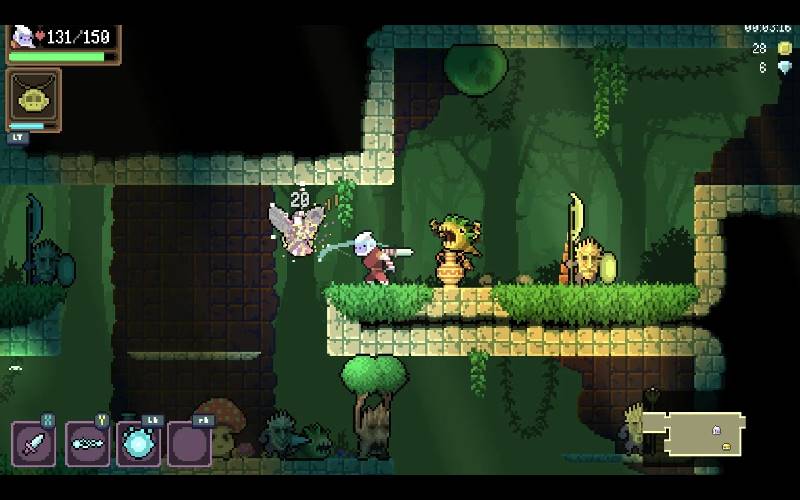Select the sword weapon slot
Screen dimensions: 800x500
pyautogui.click(x=33, y=443)
